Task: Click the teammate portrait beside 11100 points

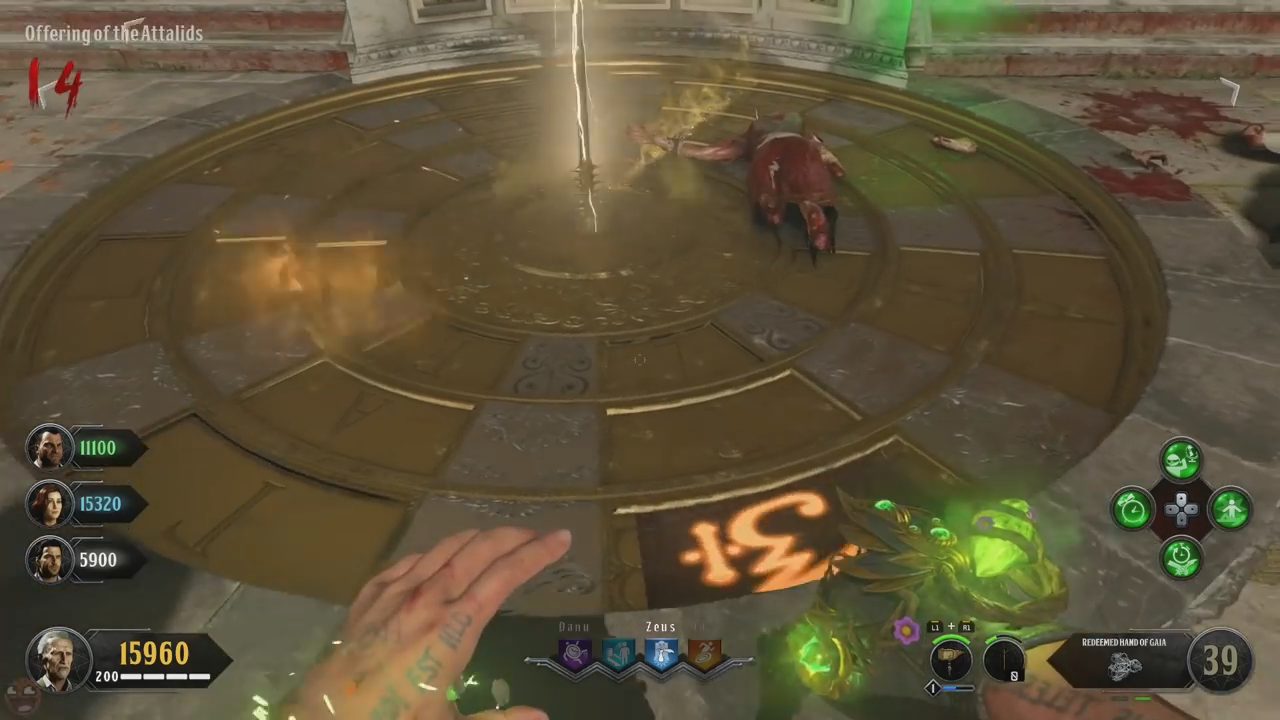Action: [x=49, y=448]
